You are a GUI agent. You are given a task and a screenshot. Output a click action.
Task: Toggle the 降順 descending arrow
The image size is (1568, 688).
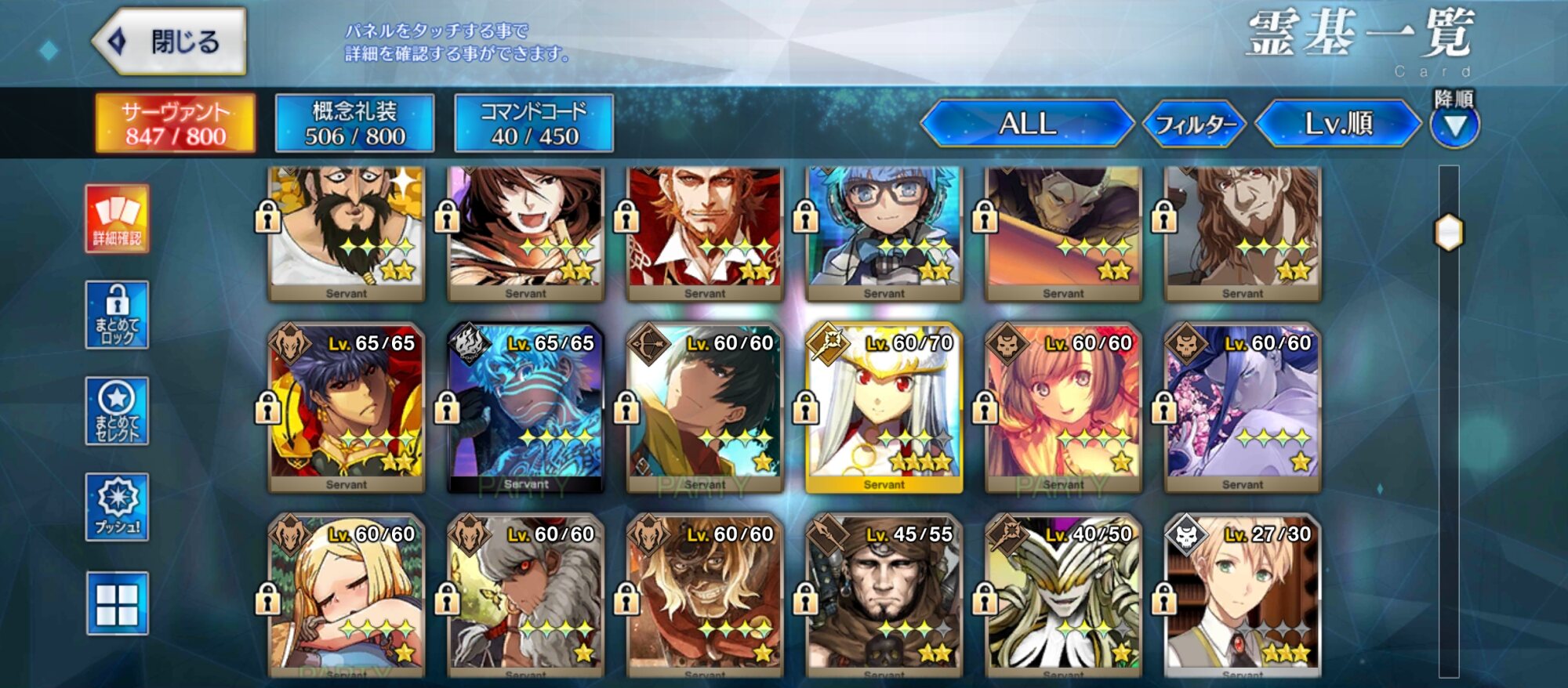coord(1454,124)
